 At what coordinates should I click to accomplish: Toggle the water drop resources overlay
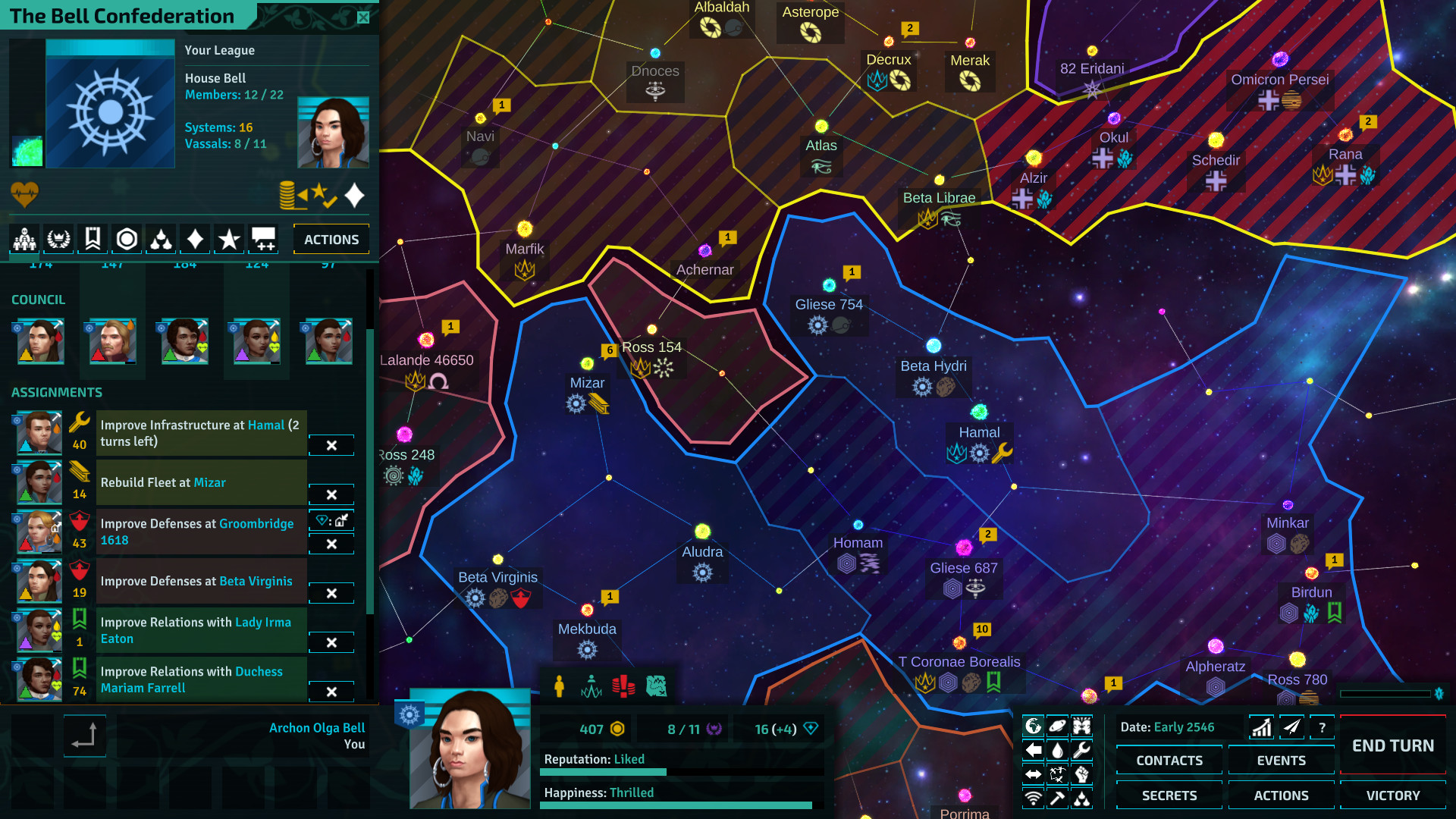tap(1057, 749)
